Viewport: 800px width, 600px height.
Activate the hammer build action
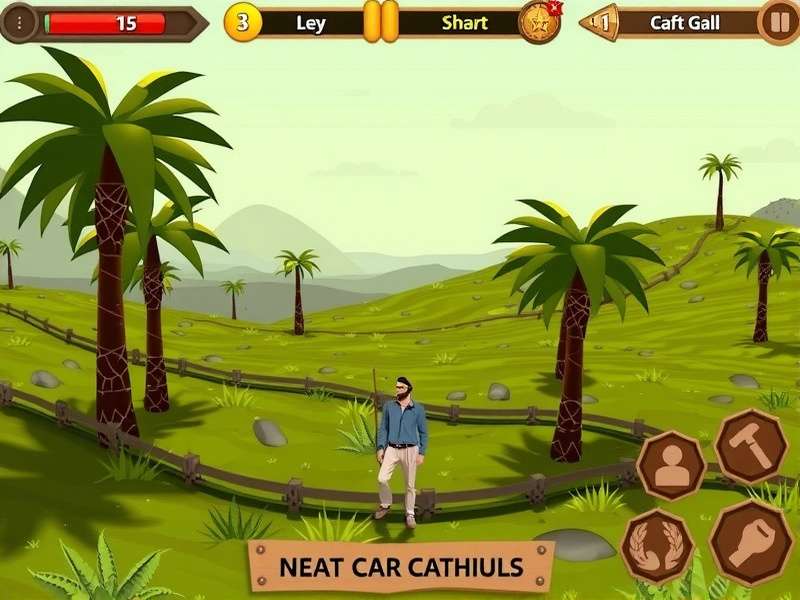[x=750, y=446]
